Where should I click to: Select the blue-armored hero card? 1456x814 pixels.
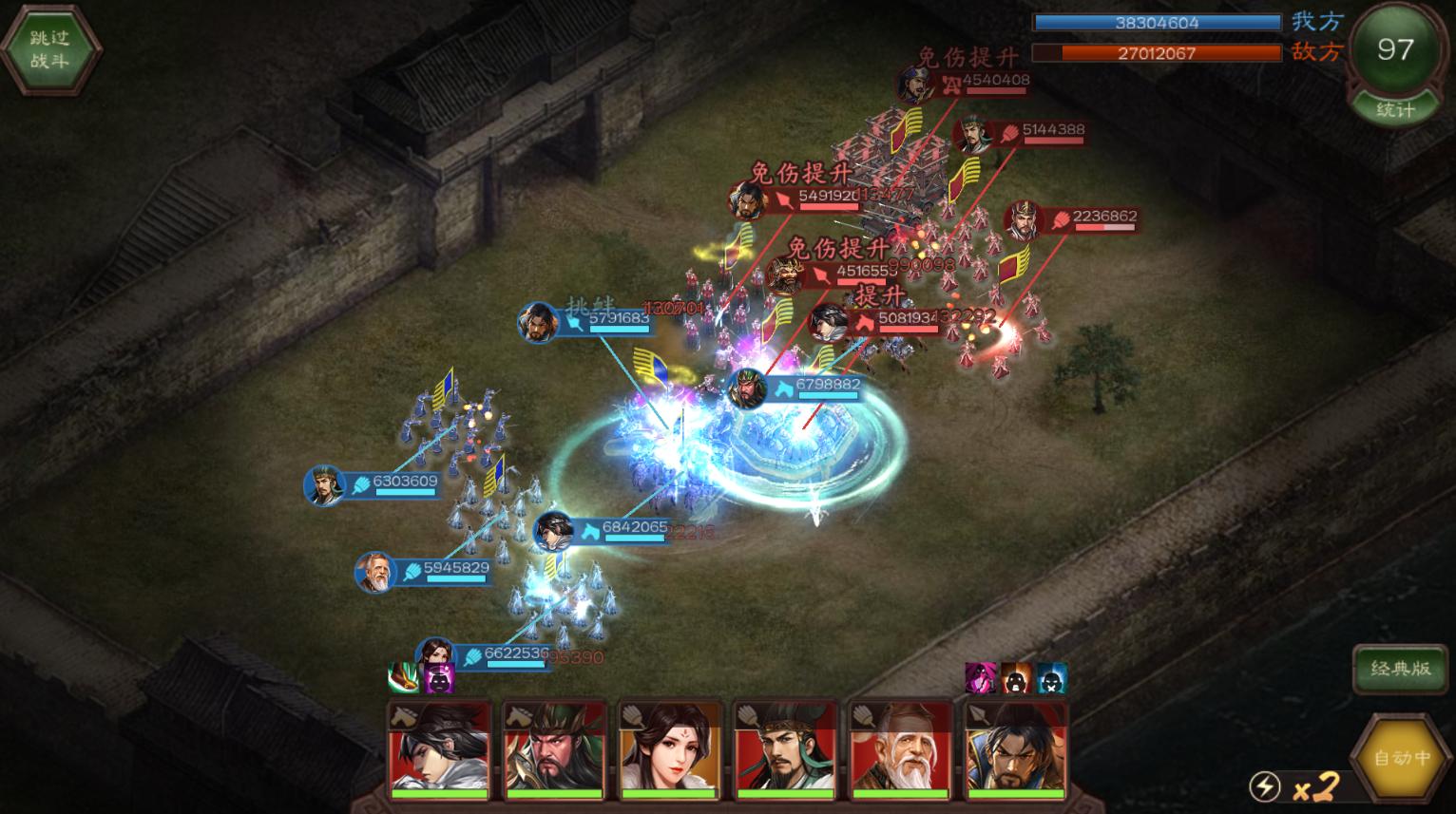1015,748
